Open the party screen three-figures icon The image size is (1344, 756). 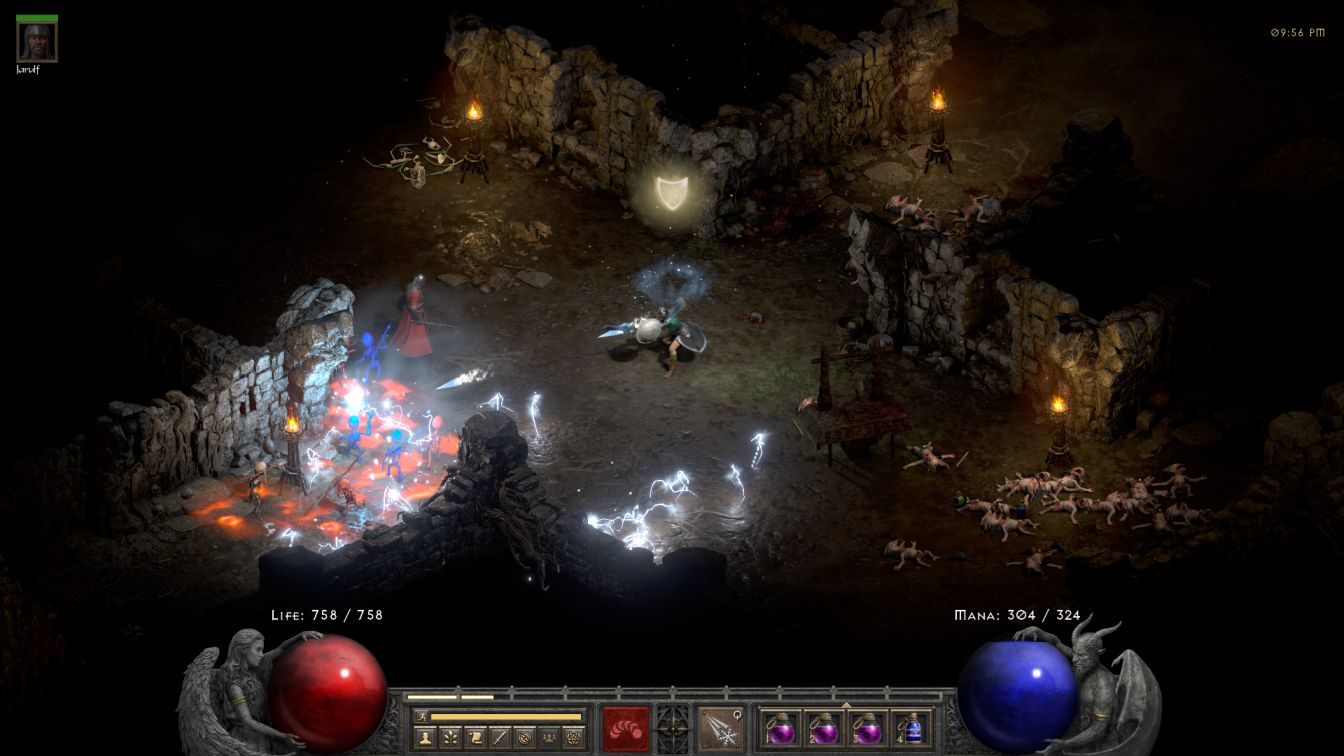(549, 738)
